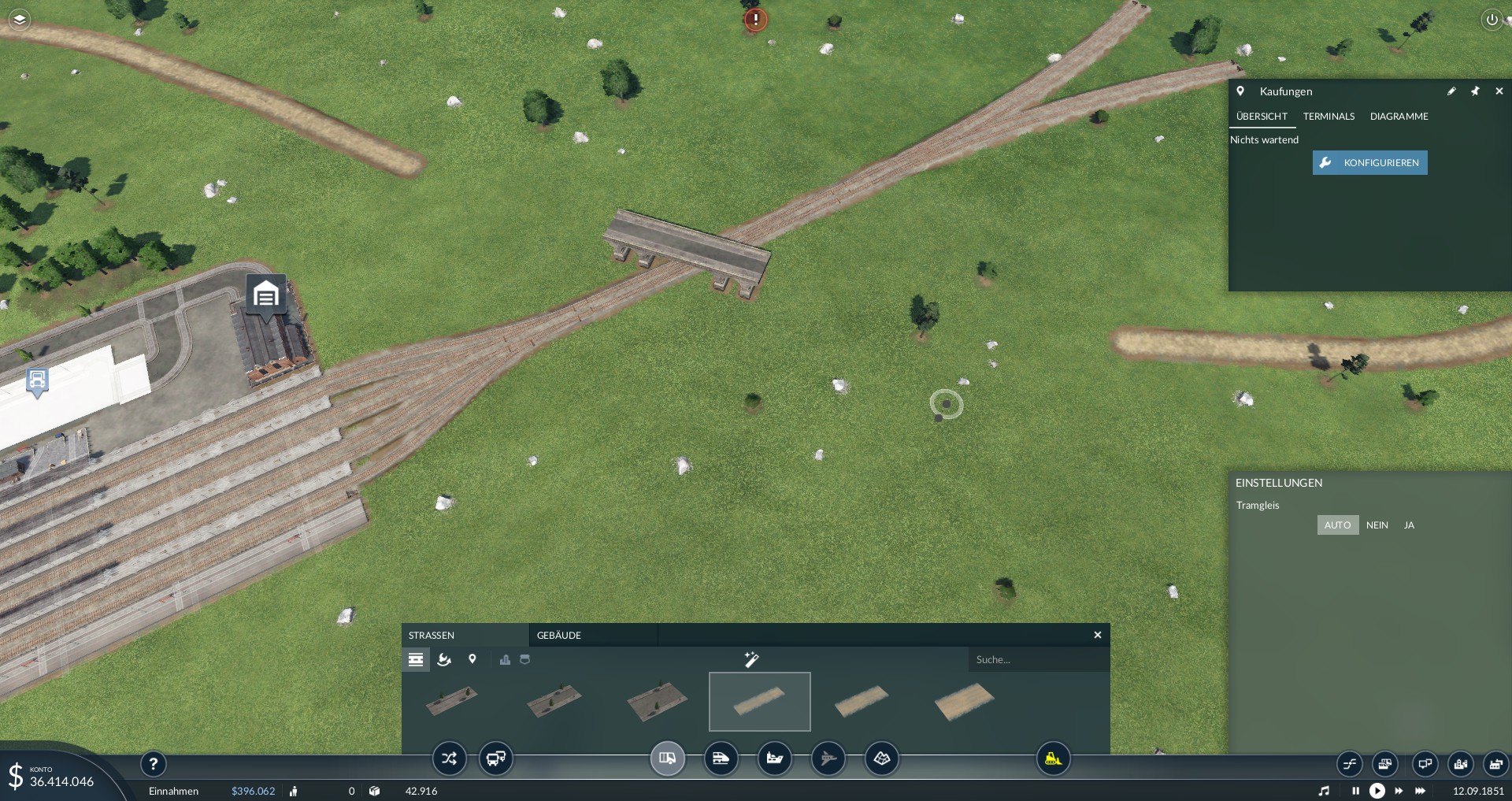Close the Kaufungen station window
Image resolution: width=1512 pixels, height=801 pixels.
tap(1499, 91)
